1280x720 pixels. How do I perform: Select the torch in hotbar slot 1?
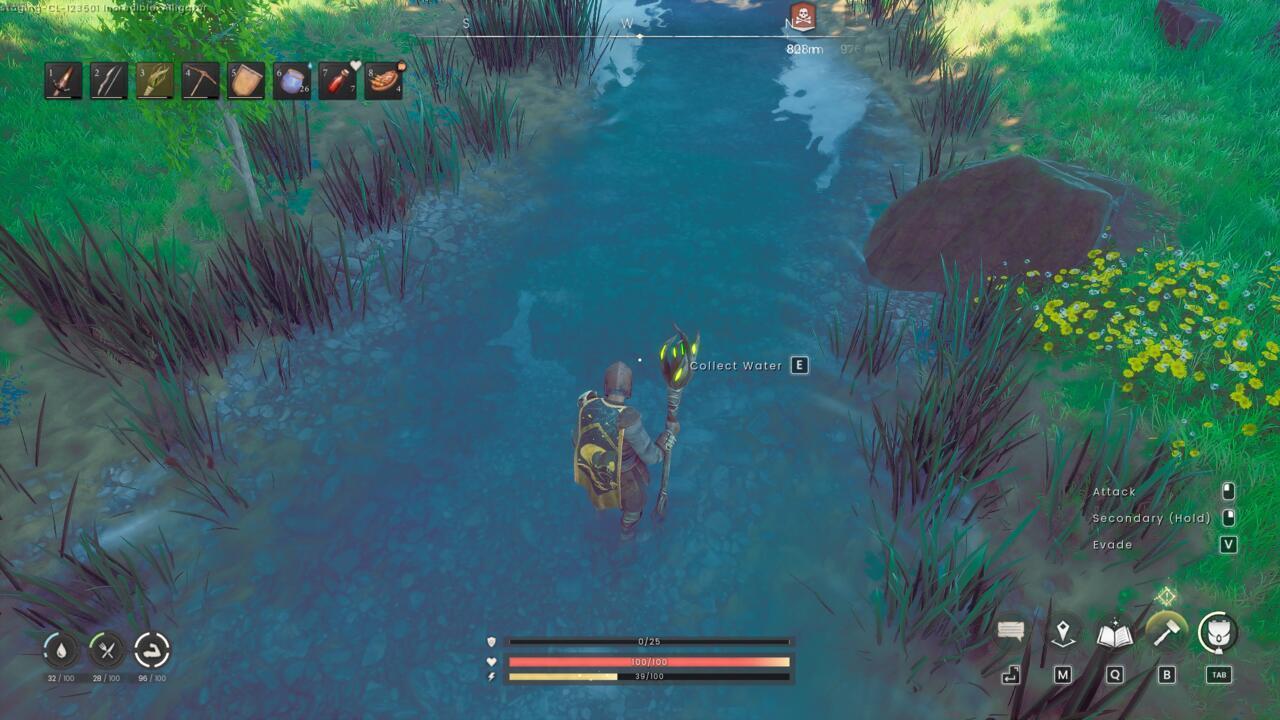point(62,80)
